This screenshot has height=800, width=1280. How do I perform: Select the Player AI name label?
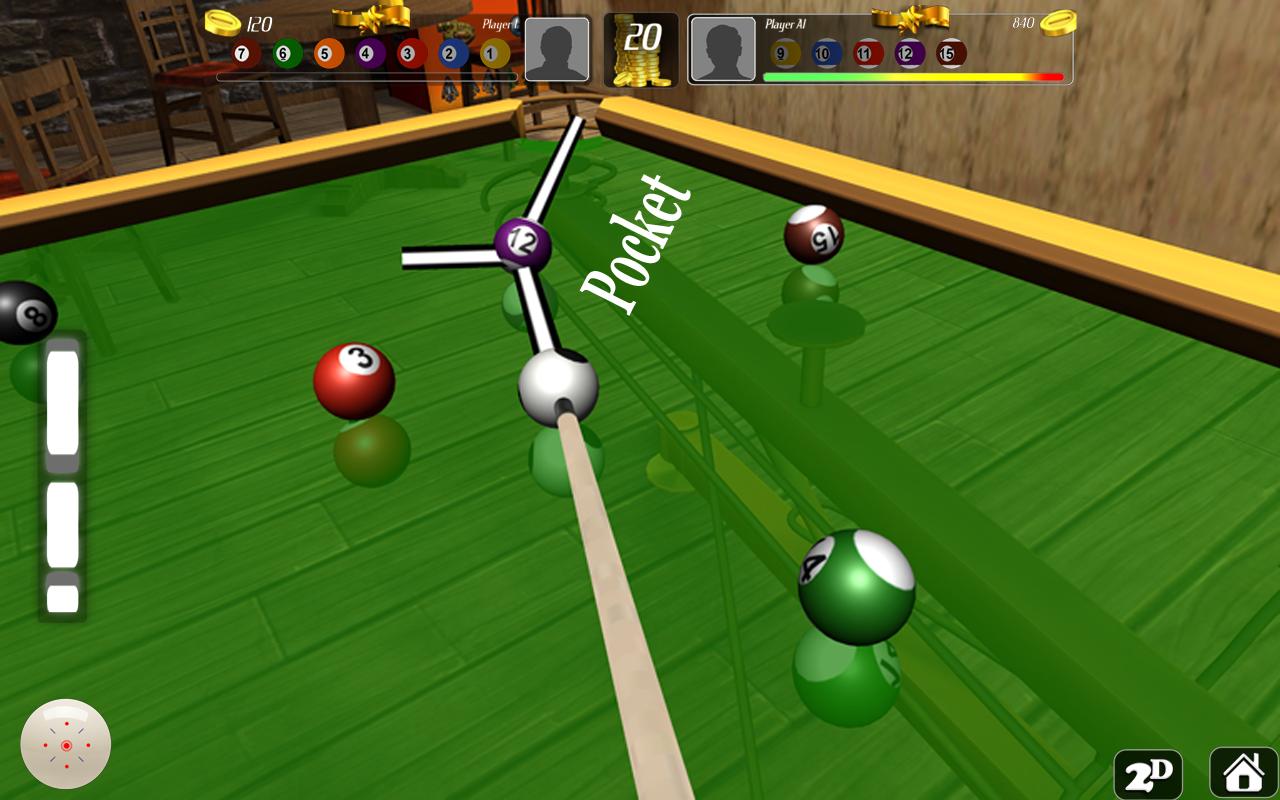[786, 23]
